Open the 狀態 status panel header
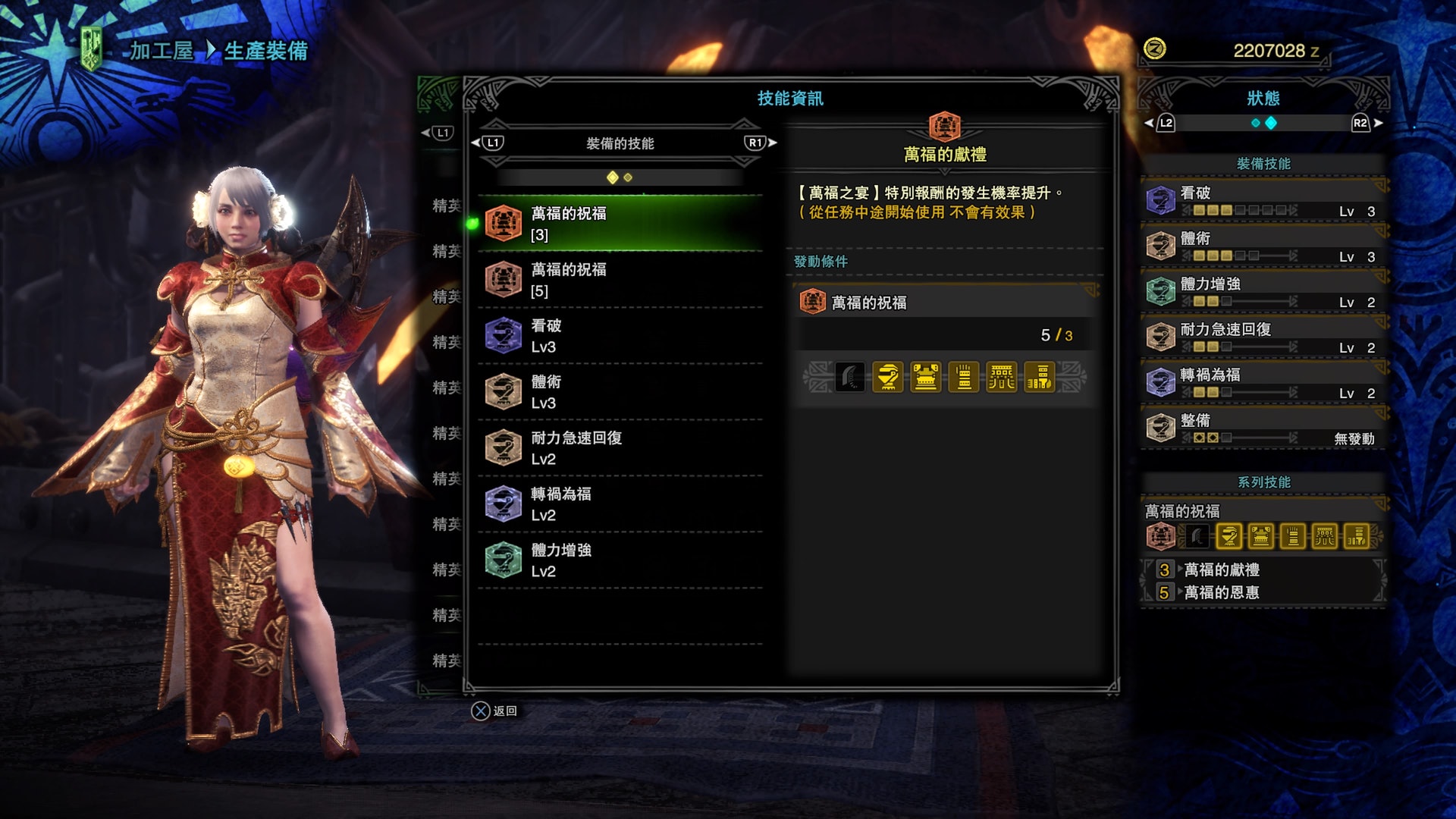Screen dimensions: 1456x819 pos(1263,99)
